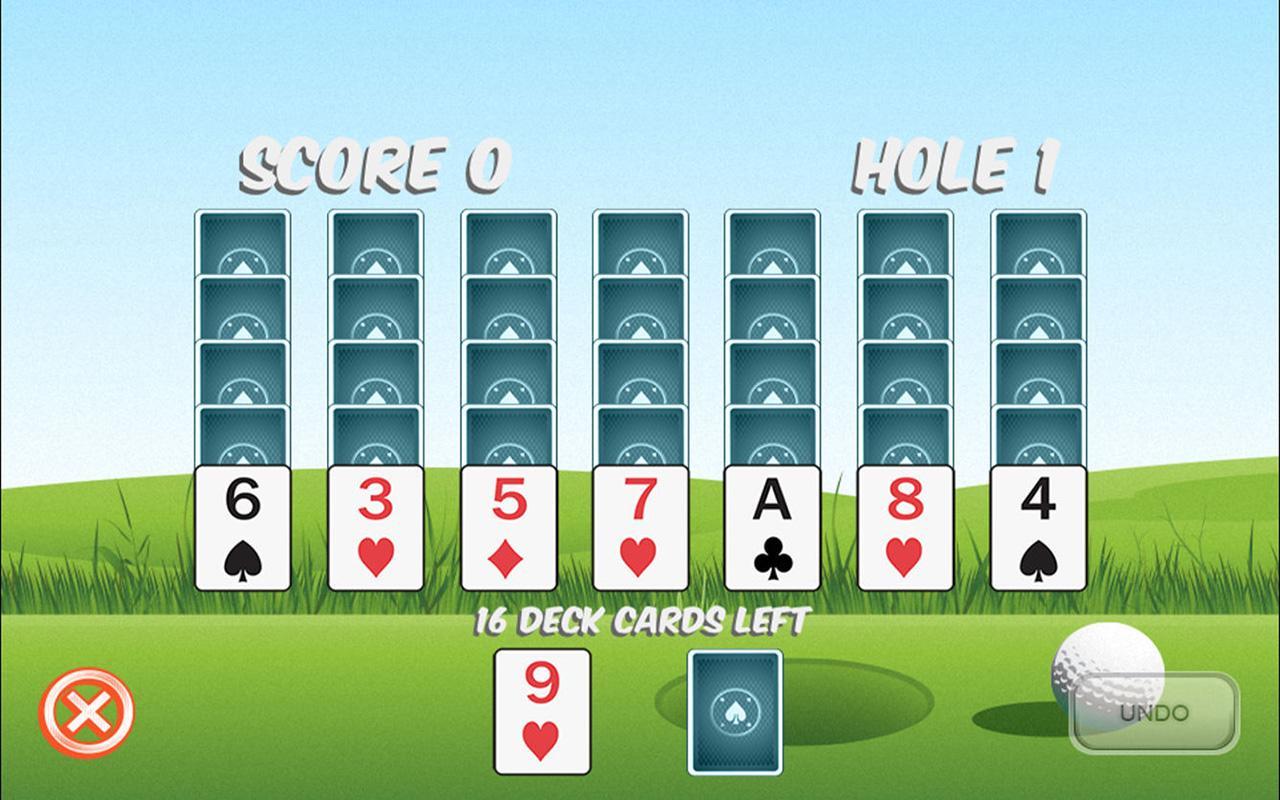
Task: Tap the face-down card above the 4 of spades
Action: [x=1039, y=435]
